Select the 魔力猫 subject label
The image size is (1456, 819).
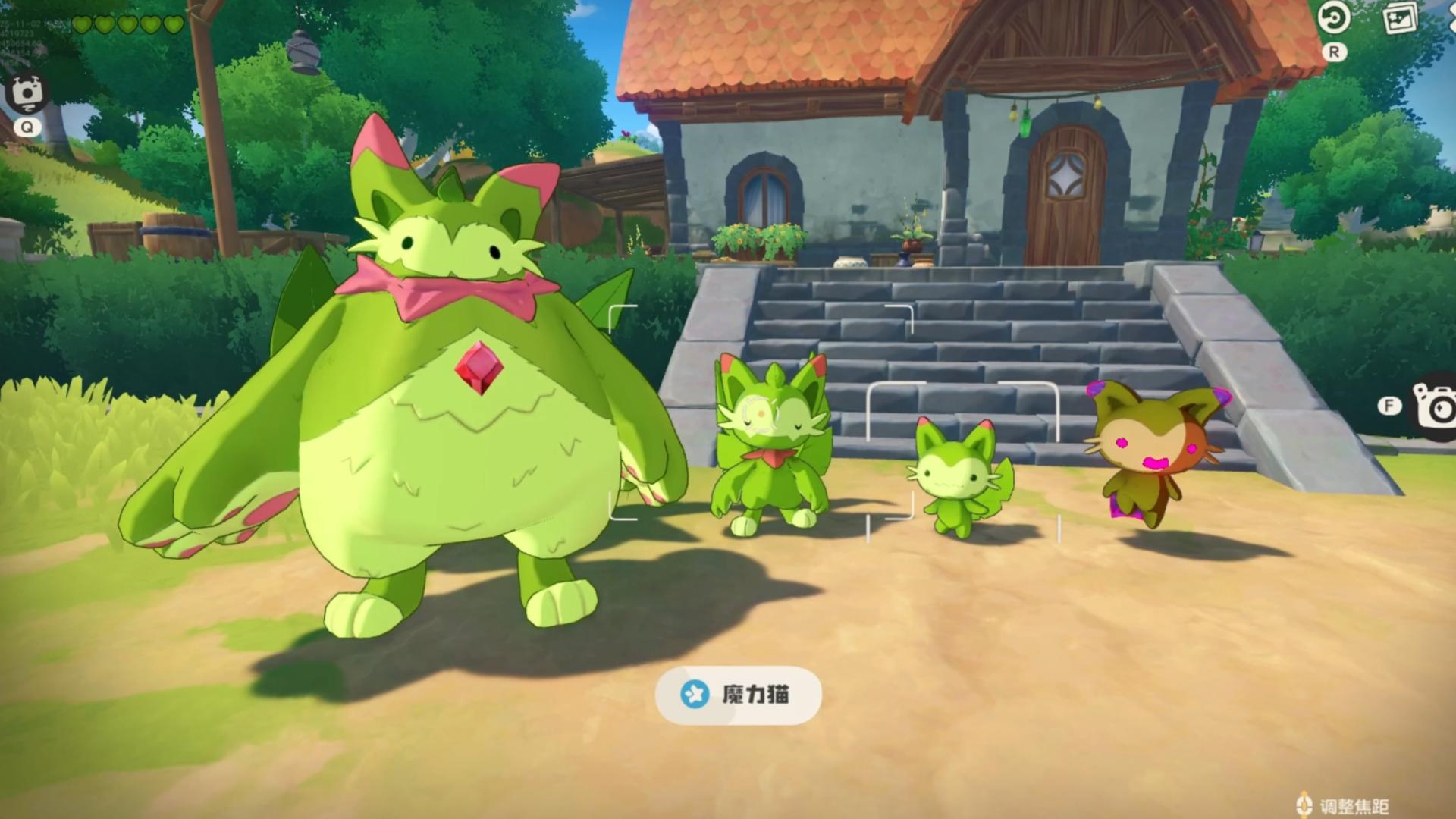(738, 695)
